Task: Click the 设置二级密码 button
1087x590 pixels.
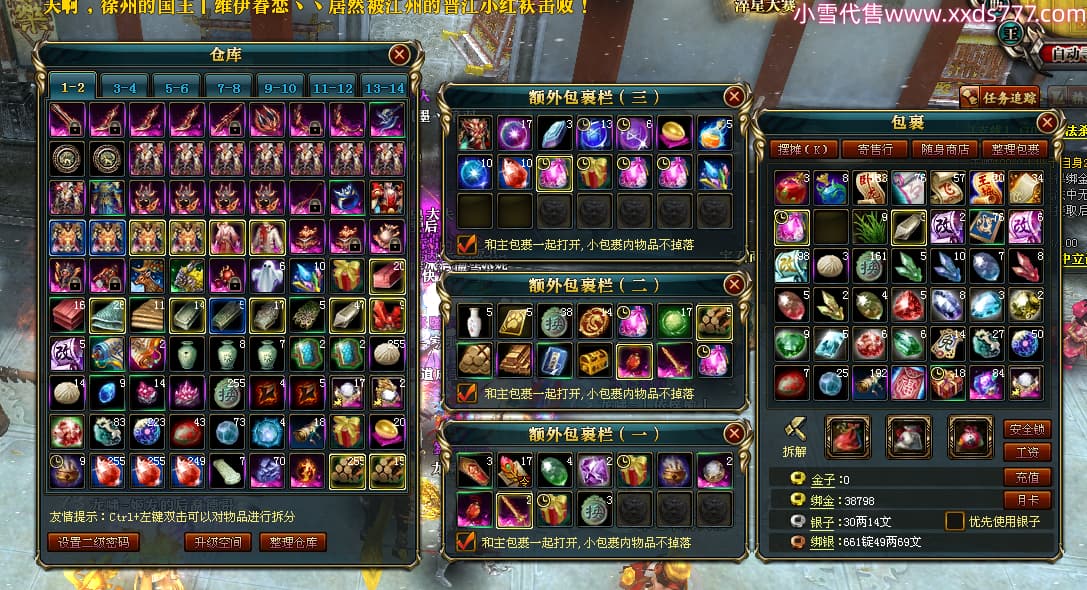Action: (94, 542)
